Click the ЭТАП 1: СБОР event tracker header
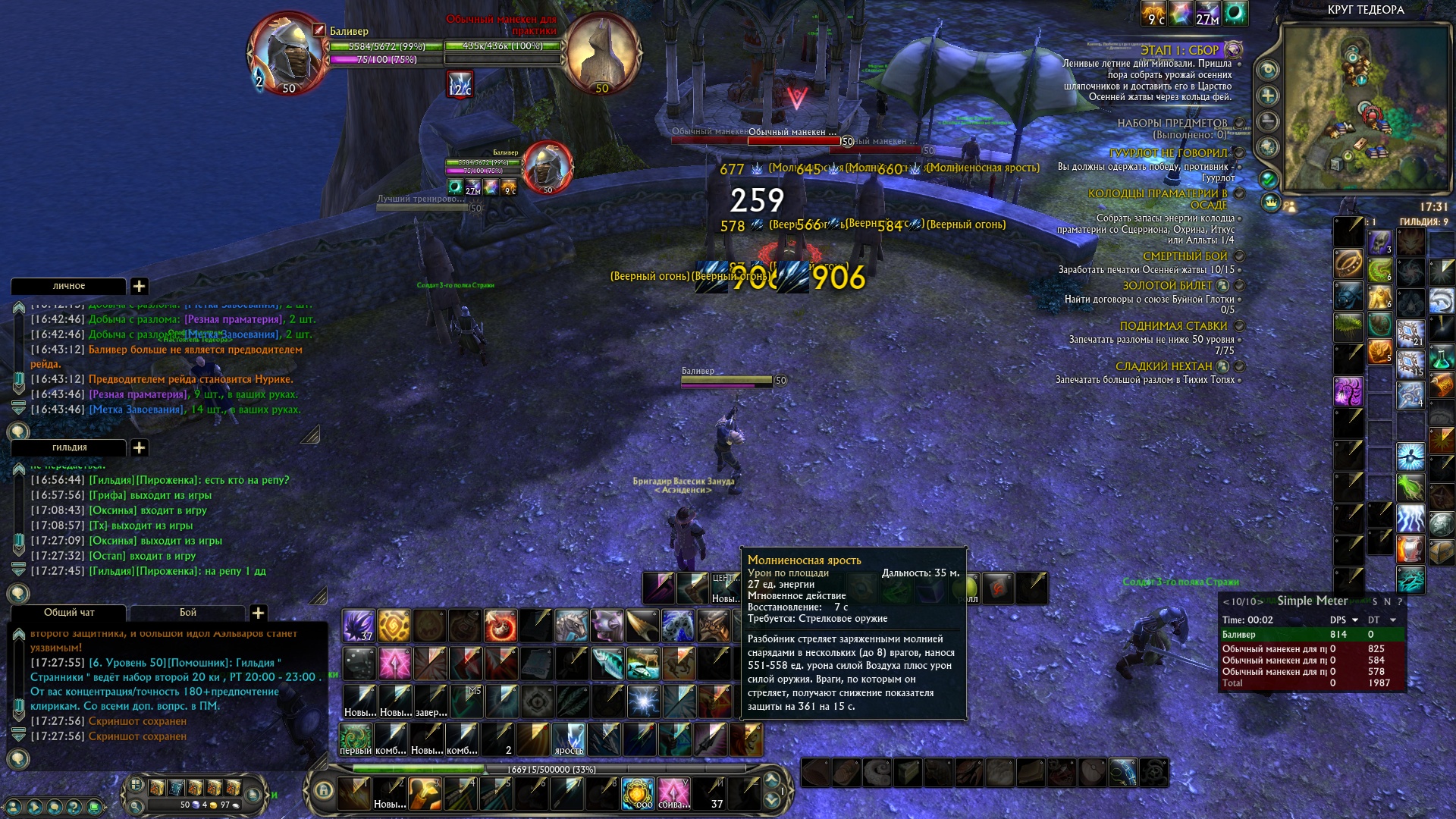The image size is (1456, 819). pos(1179,50)
